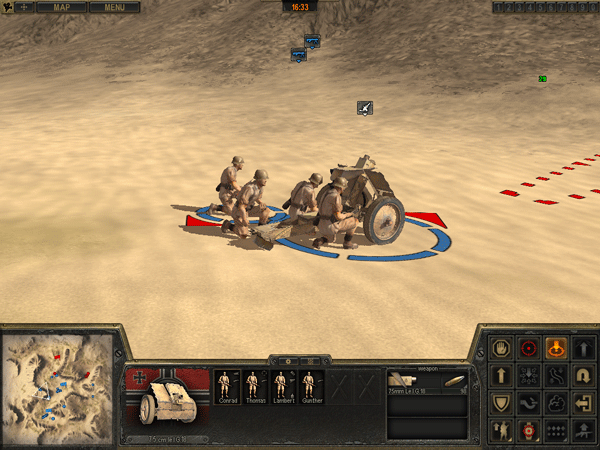Click the unit marker icon with sword
The height and width of the screenshot is (450, 600).
tap(366, 108)
